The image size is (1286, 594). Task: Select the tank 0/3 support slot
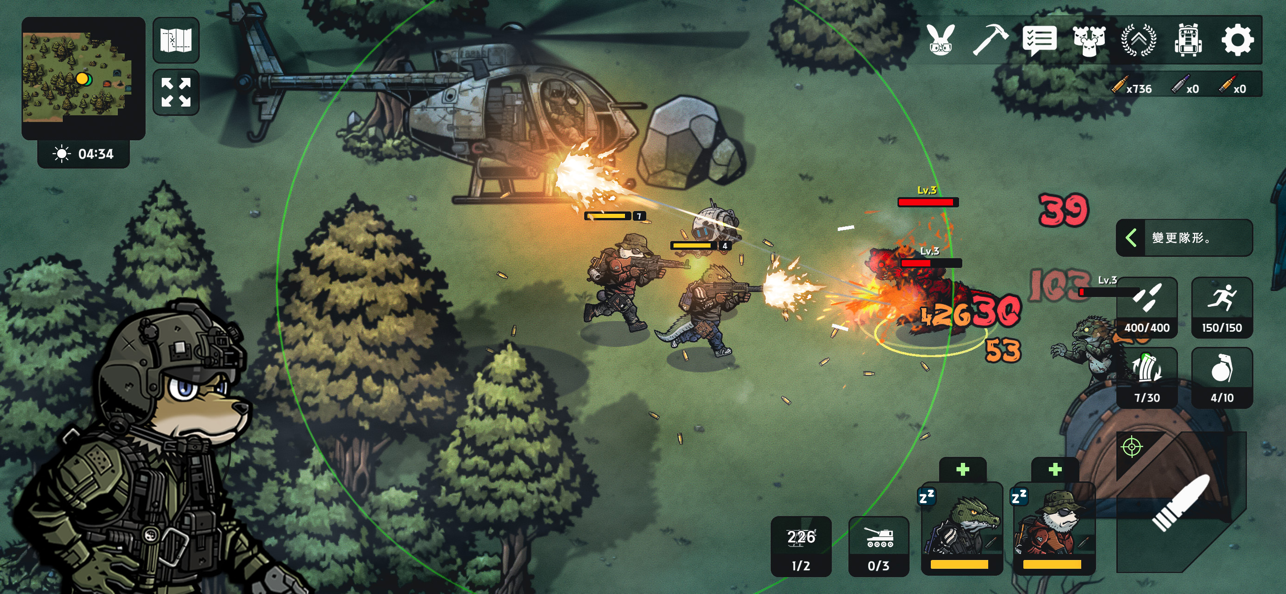879,546
